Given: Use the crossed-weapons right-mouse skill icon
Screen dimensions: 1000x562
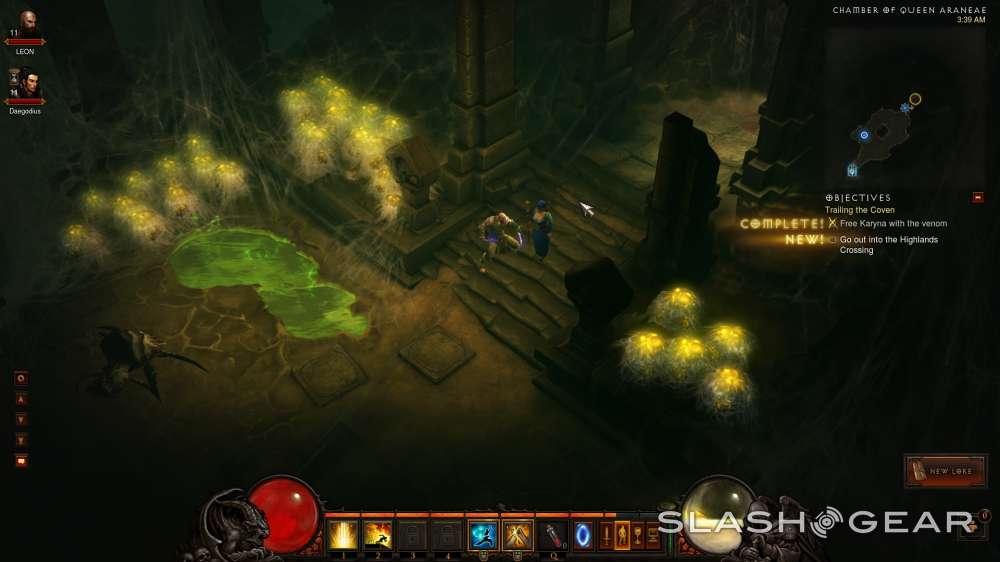Looking at the screenshot, I should point(518,535).
